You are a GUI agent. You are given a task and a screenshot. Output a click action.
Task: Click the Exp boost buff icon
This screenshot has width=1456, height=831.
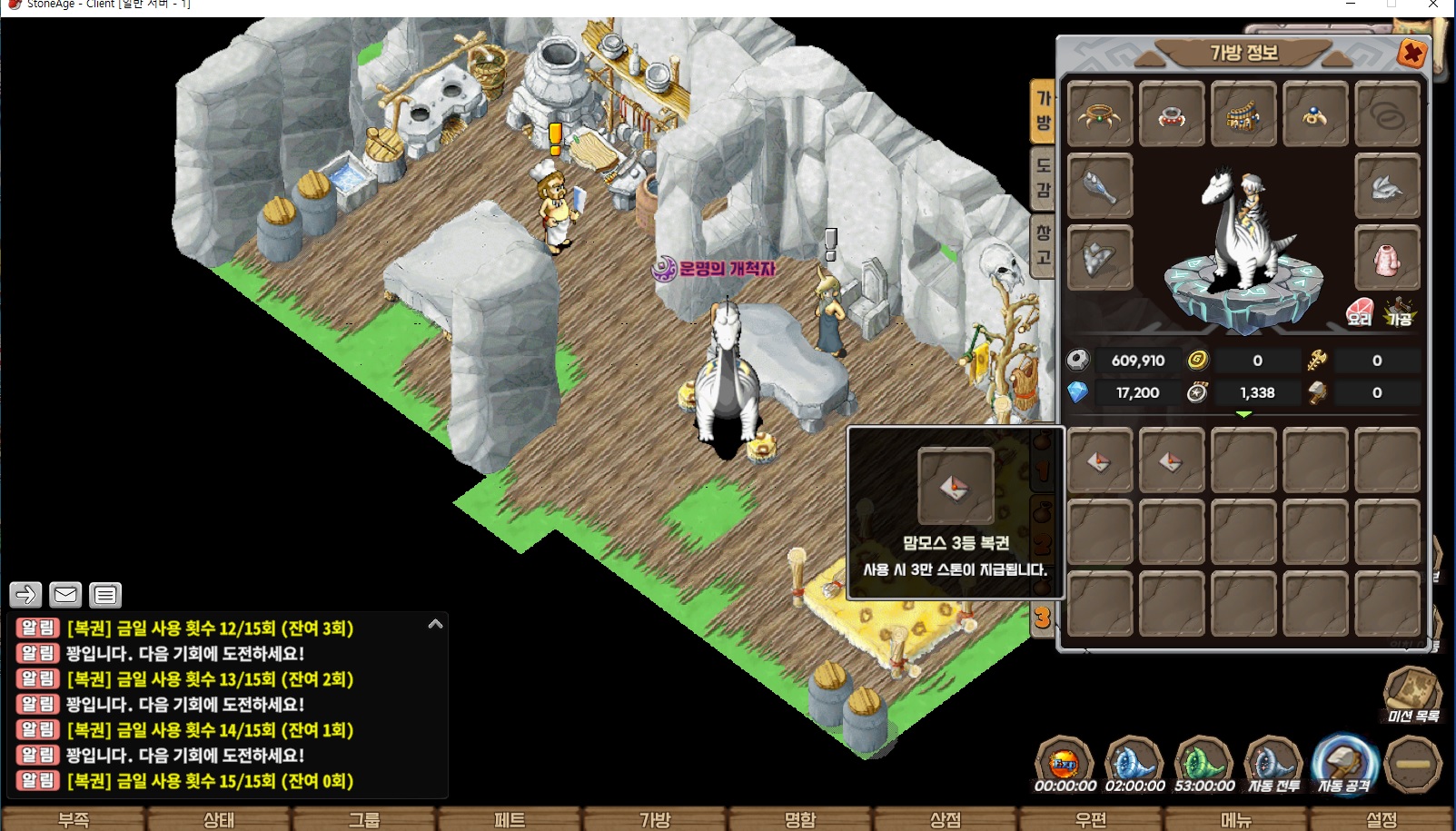(1065, 764)
